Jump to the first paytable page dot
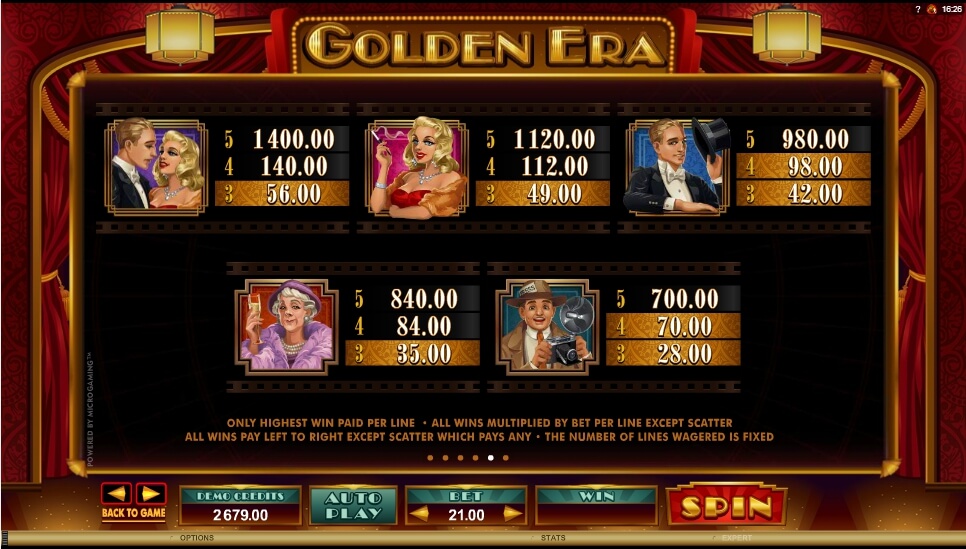Viewport: 966px width, 549px height. coord(429,458)
